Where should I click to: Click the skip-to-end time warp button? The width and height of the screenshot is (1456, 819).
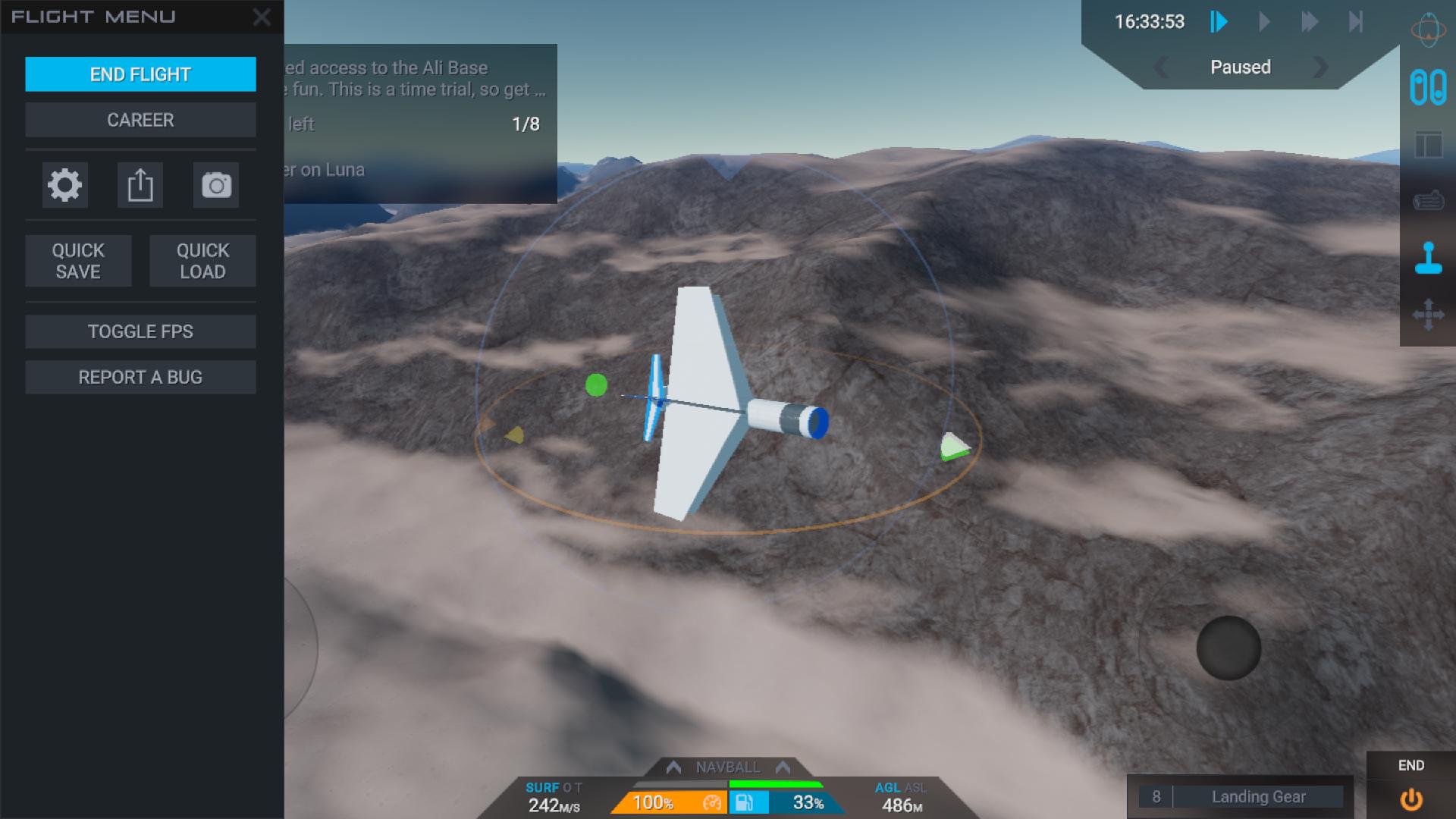click(1356, 21)
